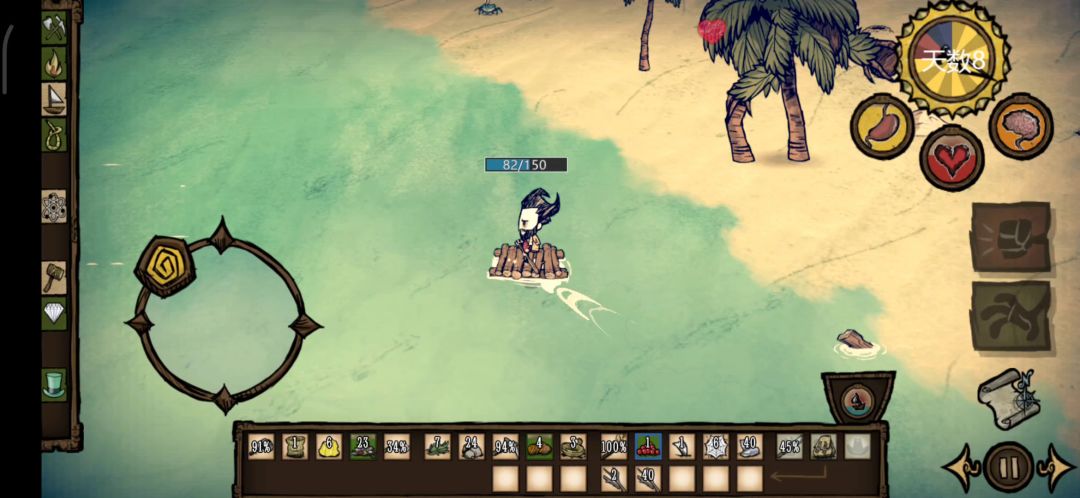Open the map scroll
Viewport: 1080px width, 498px height.
pos(1008,398)
